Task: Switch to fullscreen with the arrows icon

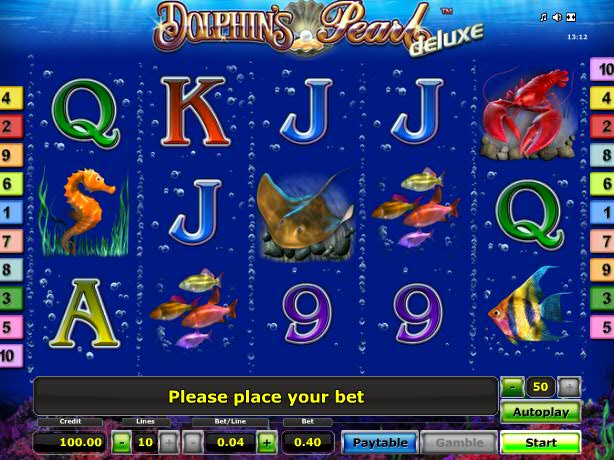Action: tap(571, 18)
